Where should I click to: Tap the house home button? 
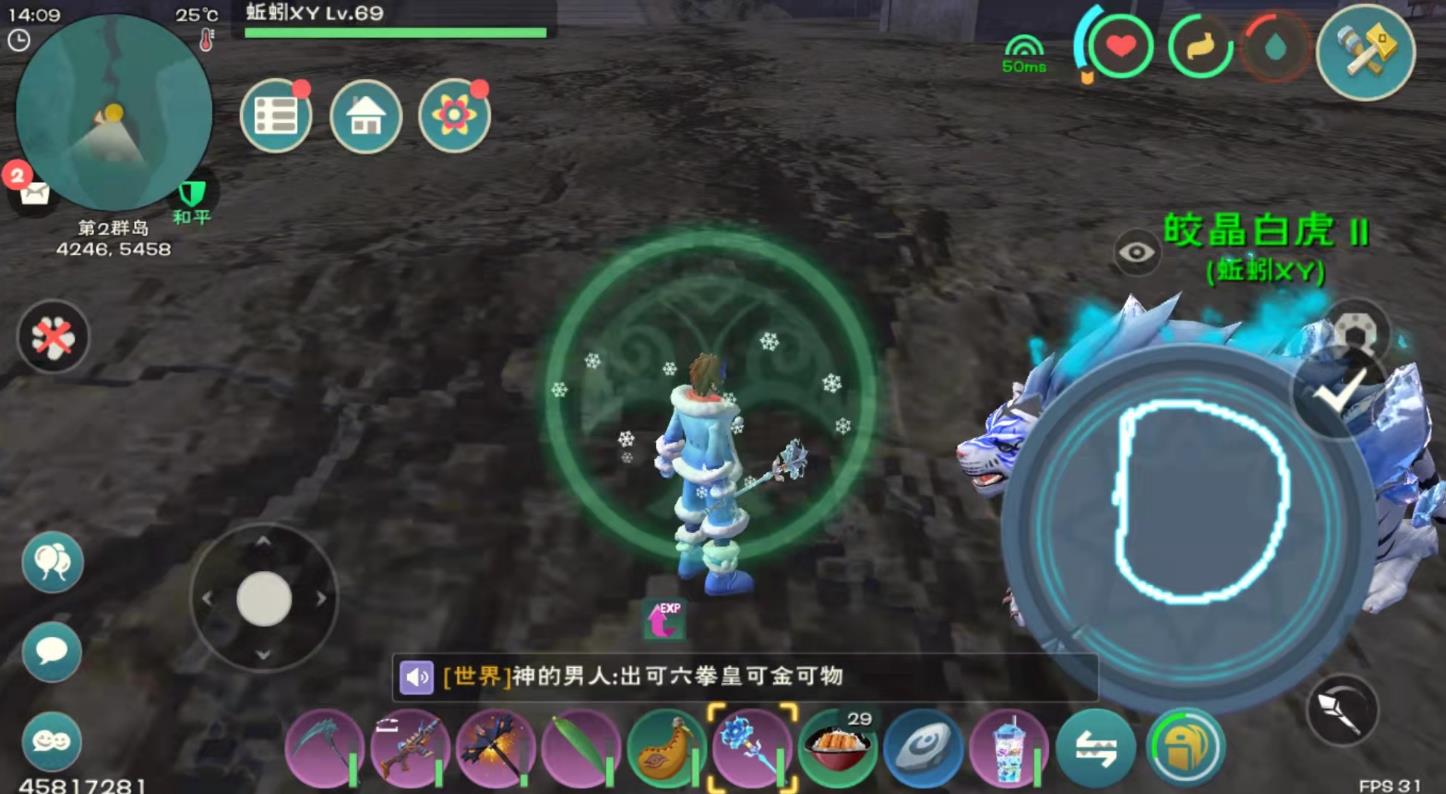(x=366, y=116)
